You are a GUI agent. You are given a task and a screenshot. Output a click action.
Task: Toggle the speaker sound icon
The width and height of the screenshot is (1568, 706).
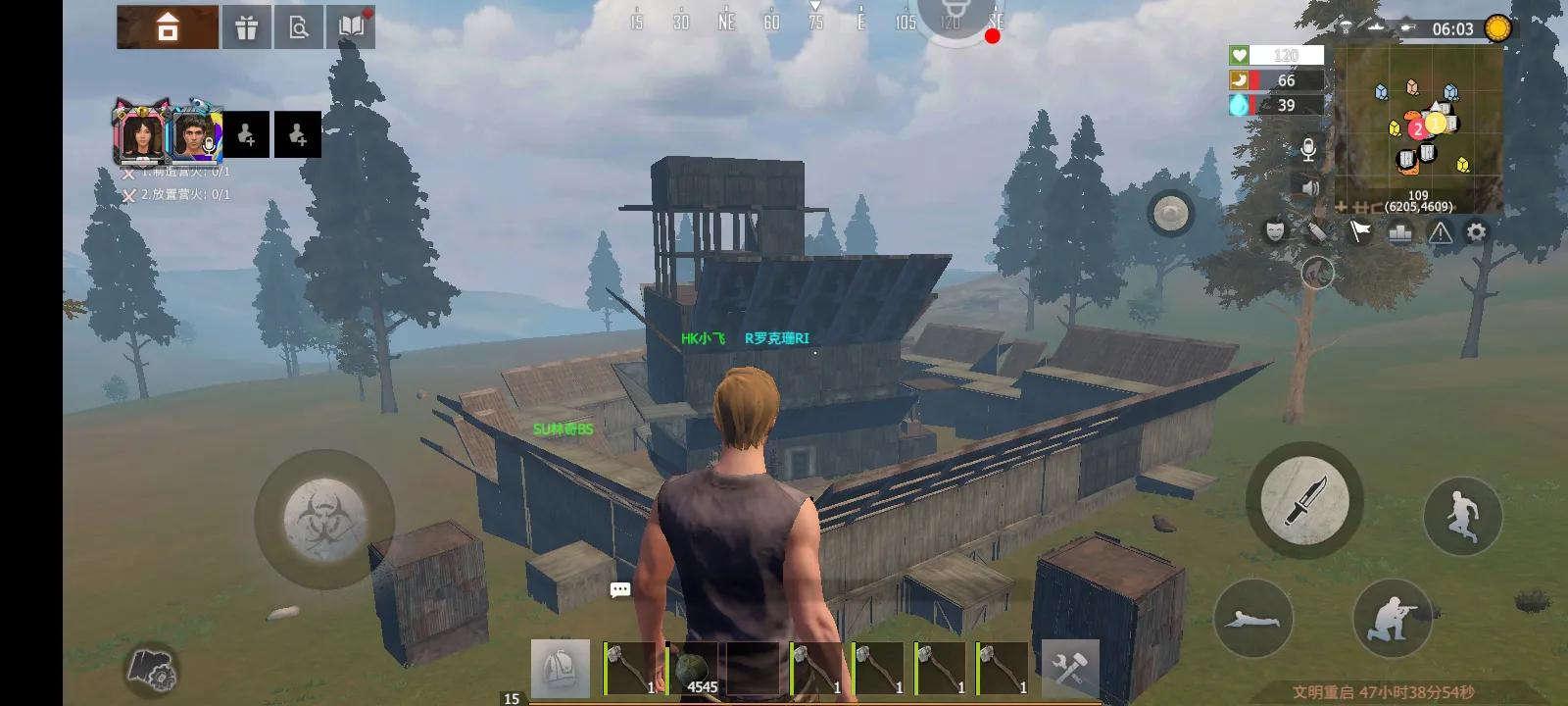point(1309,186)
